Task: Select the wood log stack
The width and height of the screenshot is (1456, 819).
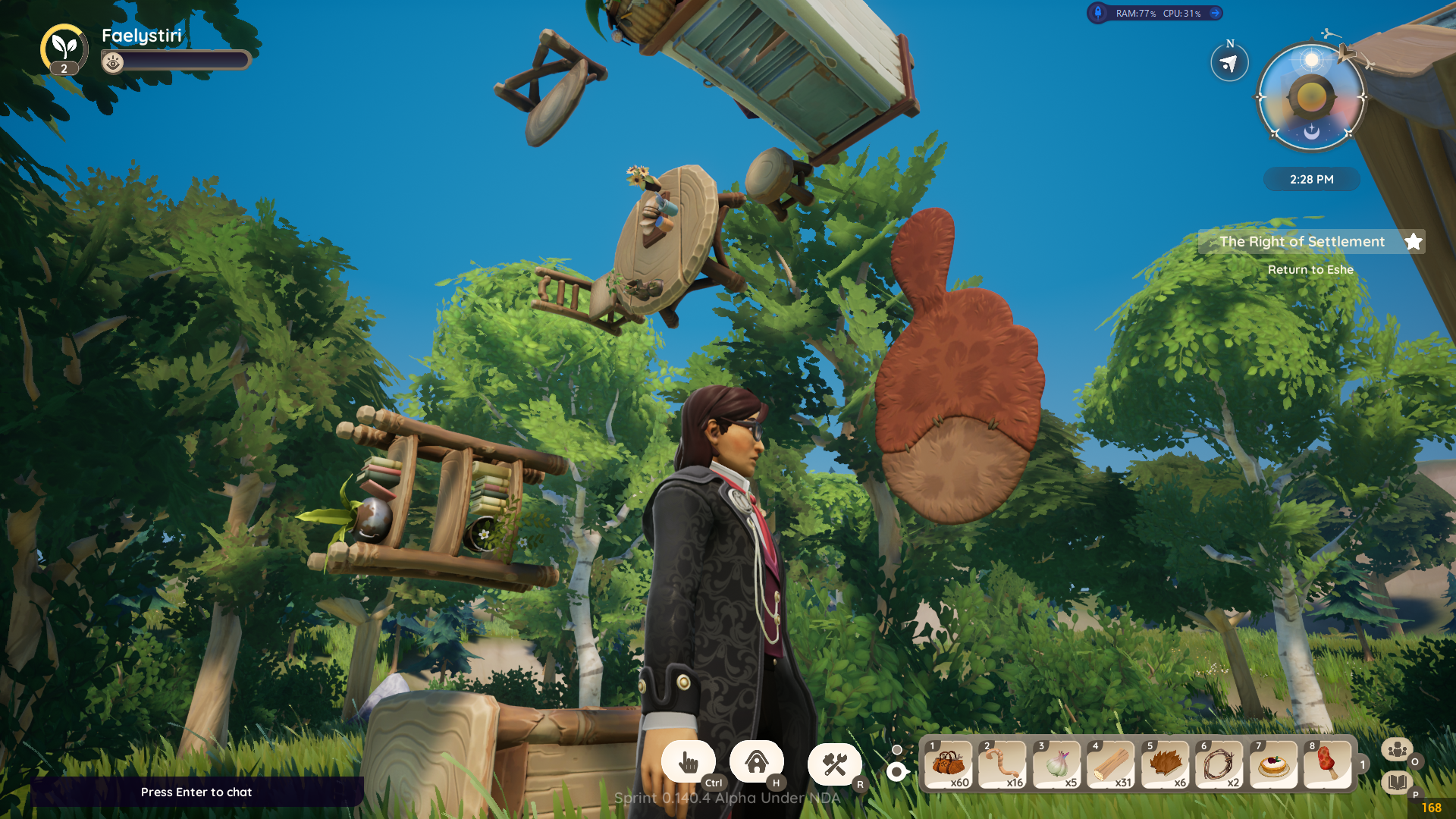Action: [1110, 764]
